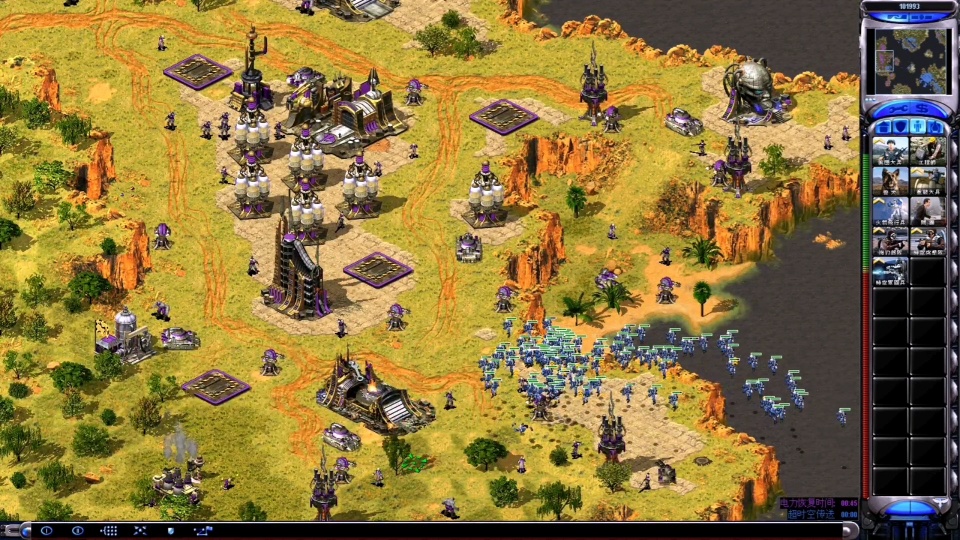The width and height of the screenshot is (960, 540).
Task: Queue the Navy SEAL cameo
Action: (890, 242)
